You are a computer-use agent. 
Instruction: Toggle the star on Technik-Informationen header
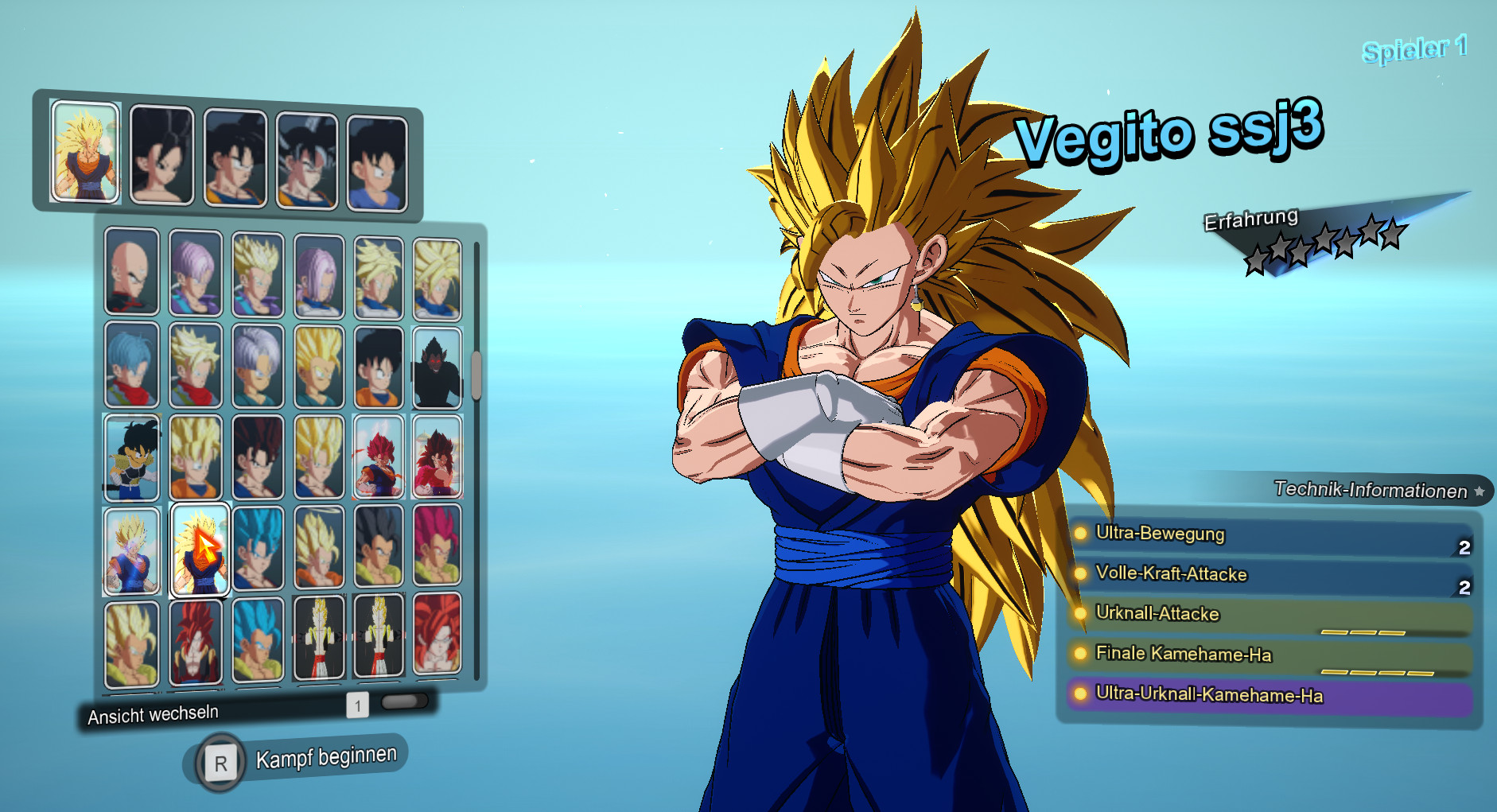pyautogui.click(x=1480, y=491)
